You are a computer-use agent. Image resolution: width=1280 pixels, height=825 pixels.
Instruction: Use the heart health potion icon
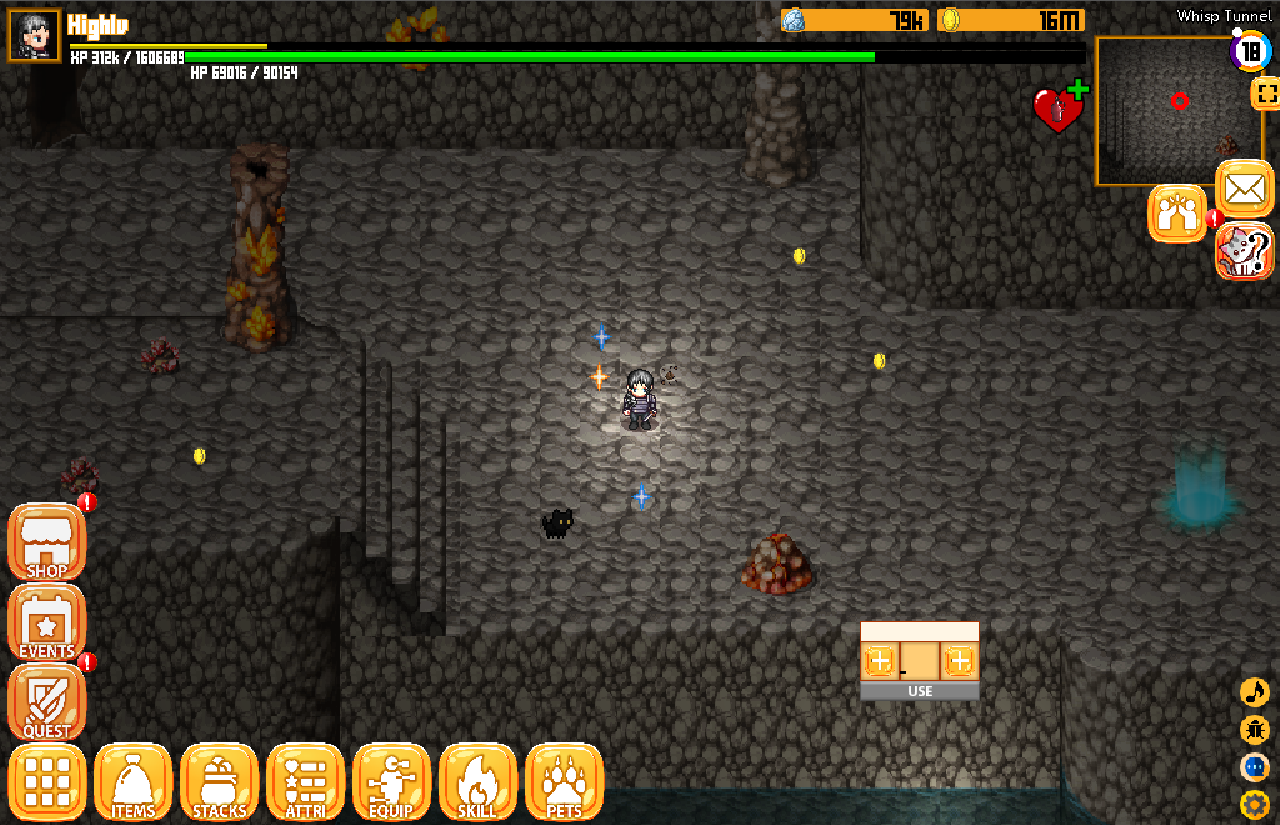click(x=1058, y=109)
